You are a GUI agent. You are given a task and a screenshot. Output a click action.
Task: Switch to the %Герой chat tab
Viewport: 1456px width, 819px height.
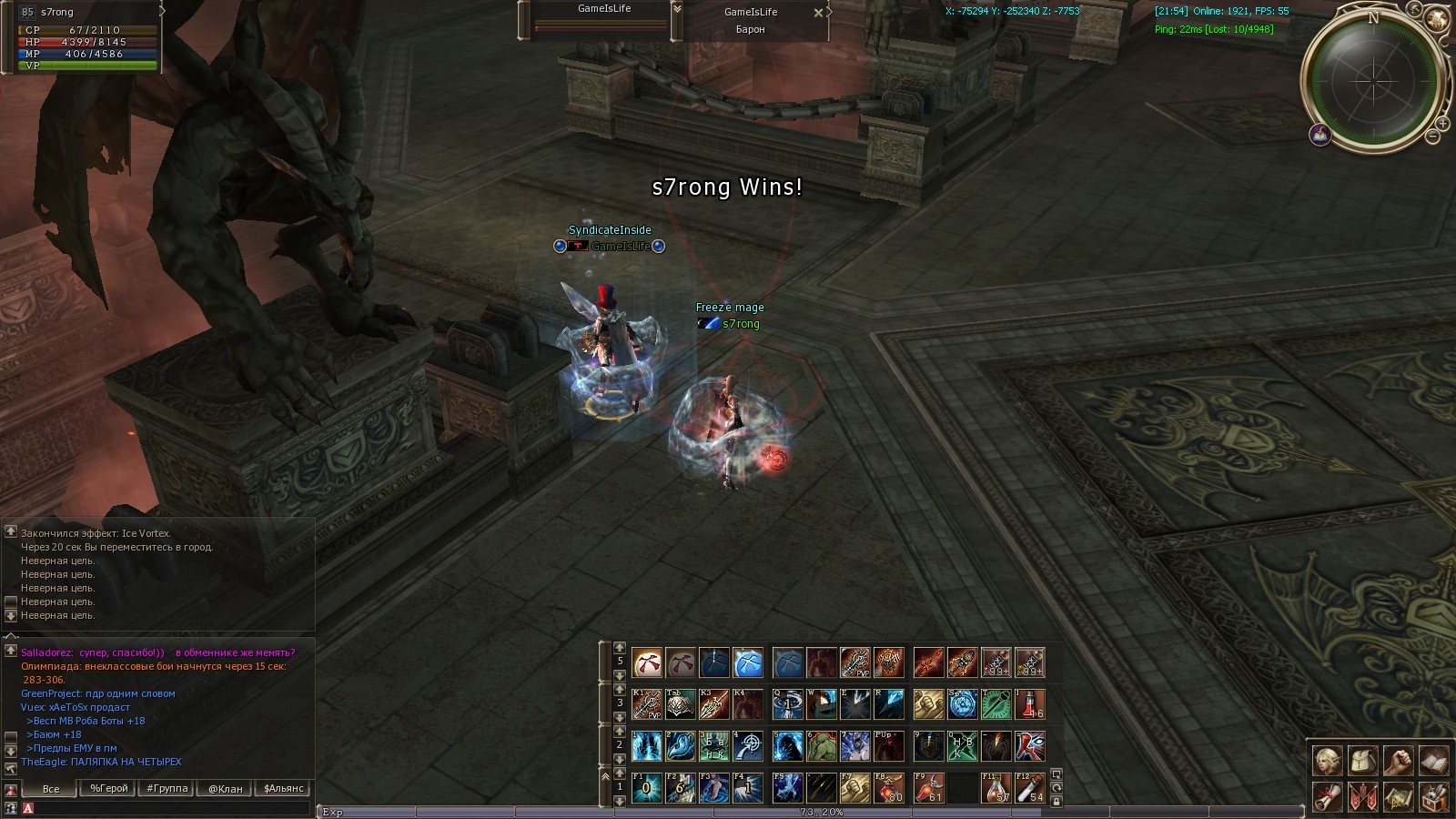[108, 788]
